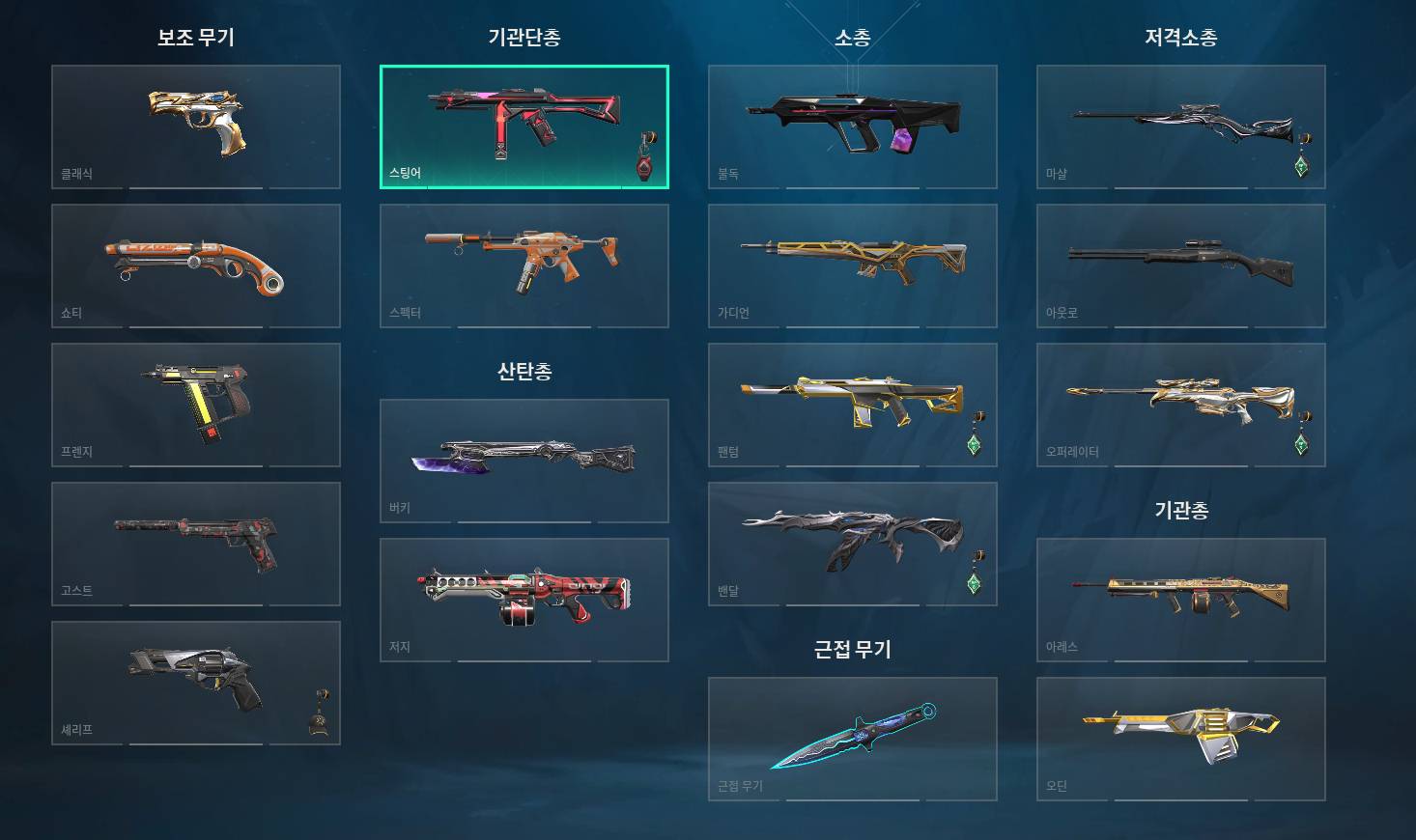1416x840 pixels.
Task: Select the 불독 rifle tile
Action: coord(853,126)
